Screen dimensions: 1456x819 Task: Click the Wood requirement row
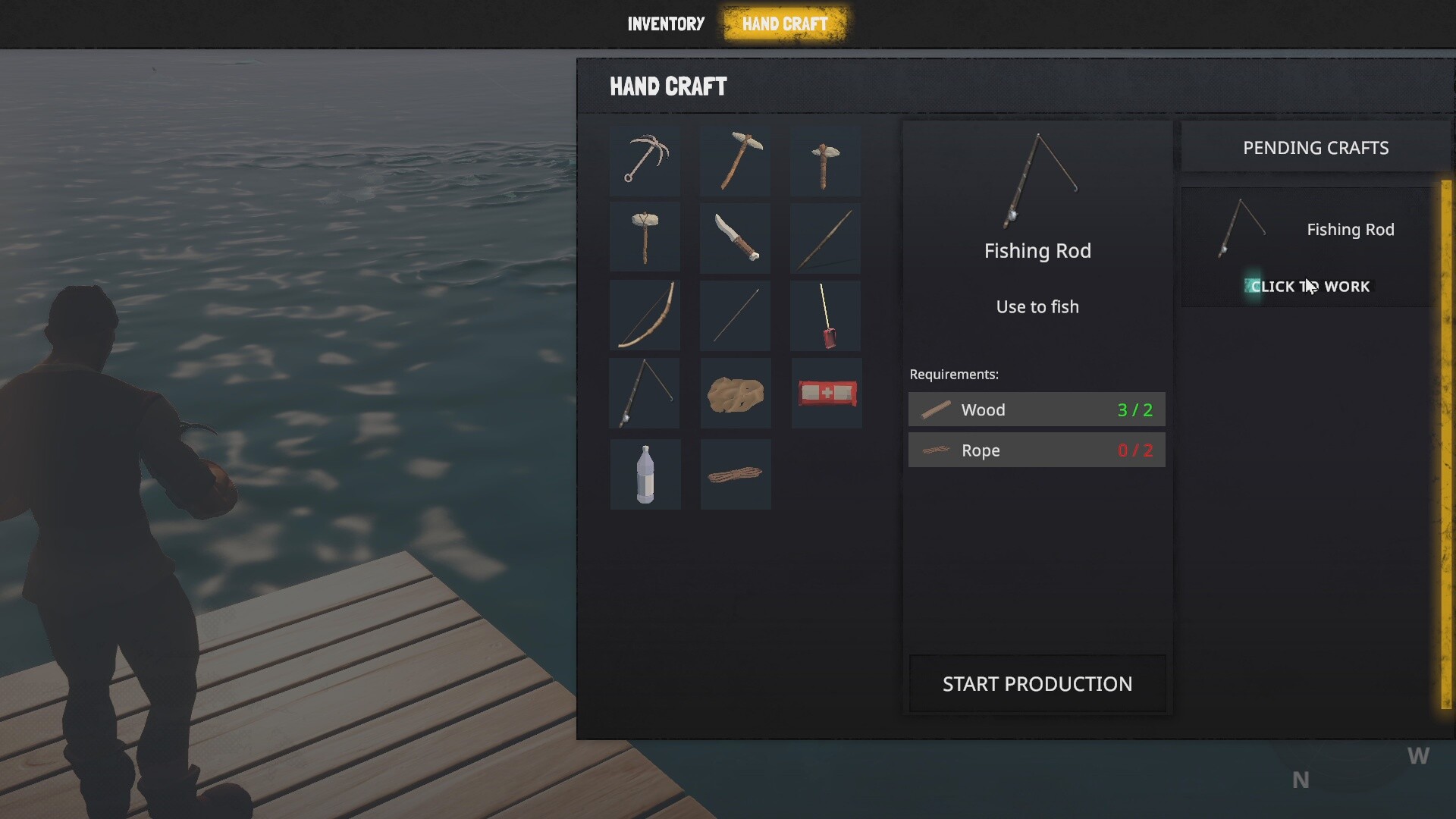(1036, 409)
